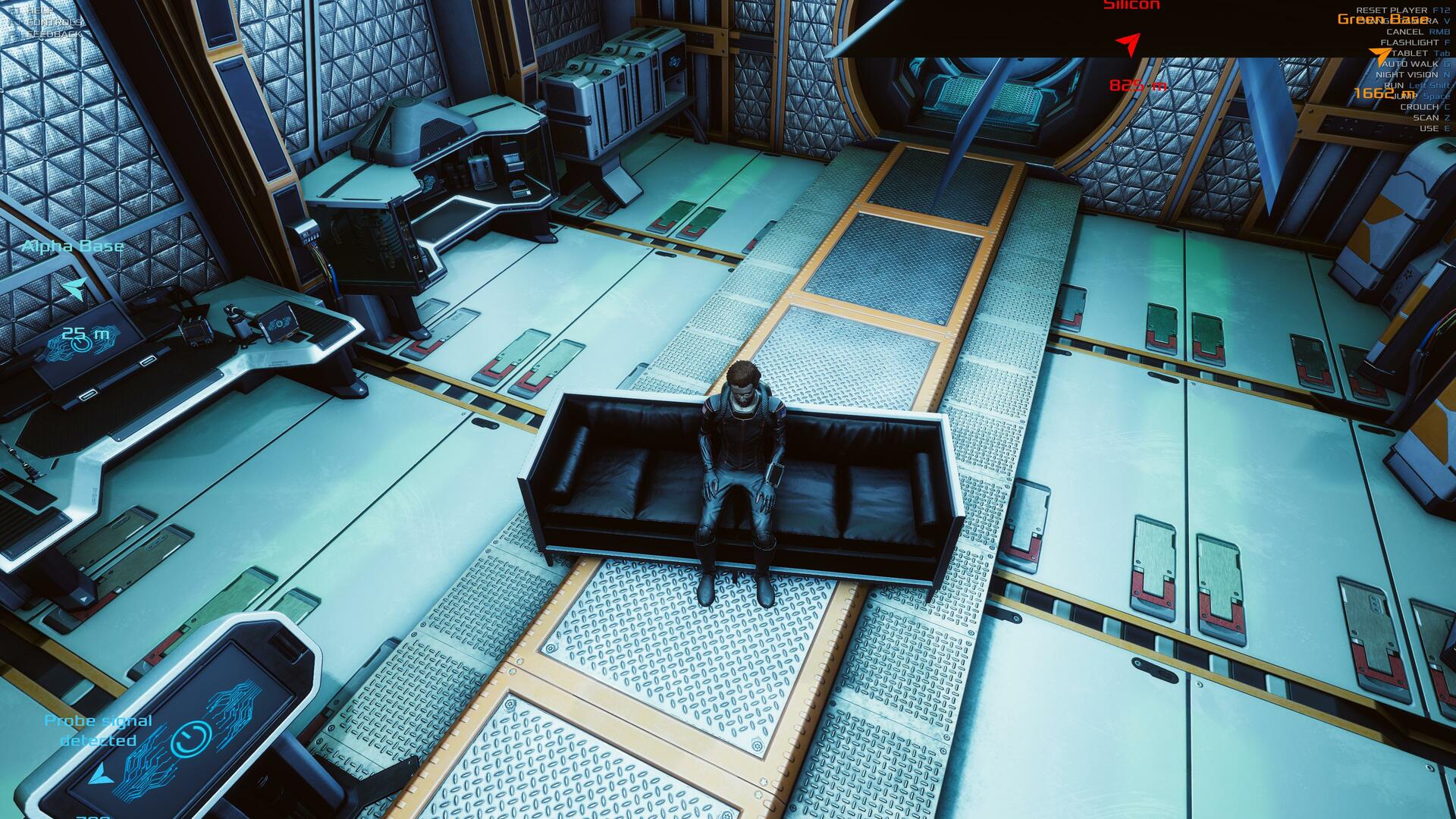
Task: Select the orange Green Base waypoint marker
Action: pyautogui.click(x=1379, y=54)
